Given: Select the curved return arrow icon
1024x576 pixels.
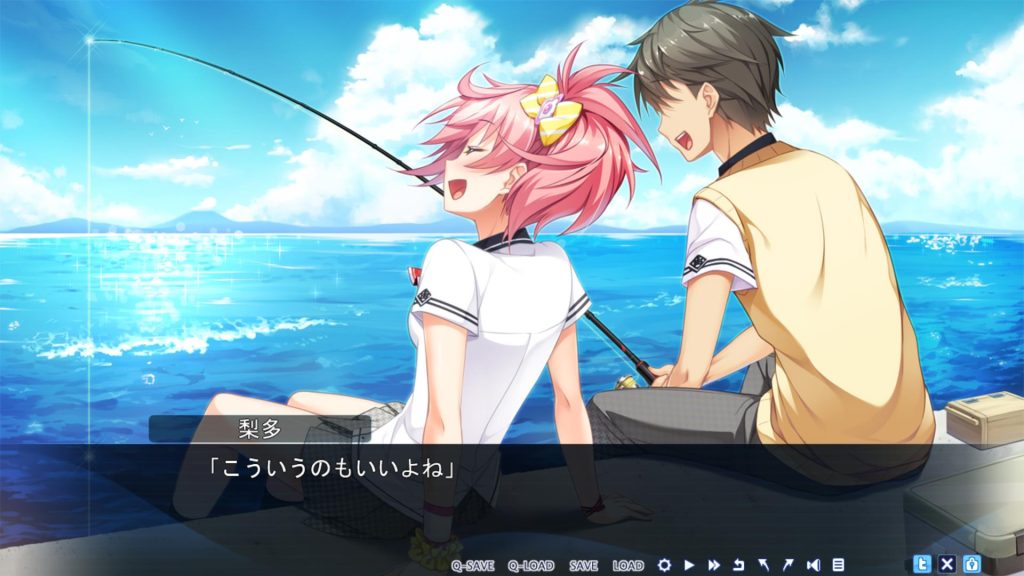Looking at the screenshot, I should [739, 565].
